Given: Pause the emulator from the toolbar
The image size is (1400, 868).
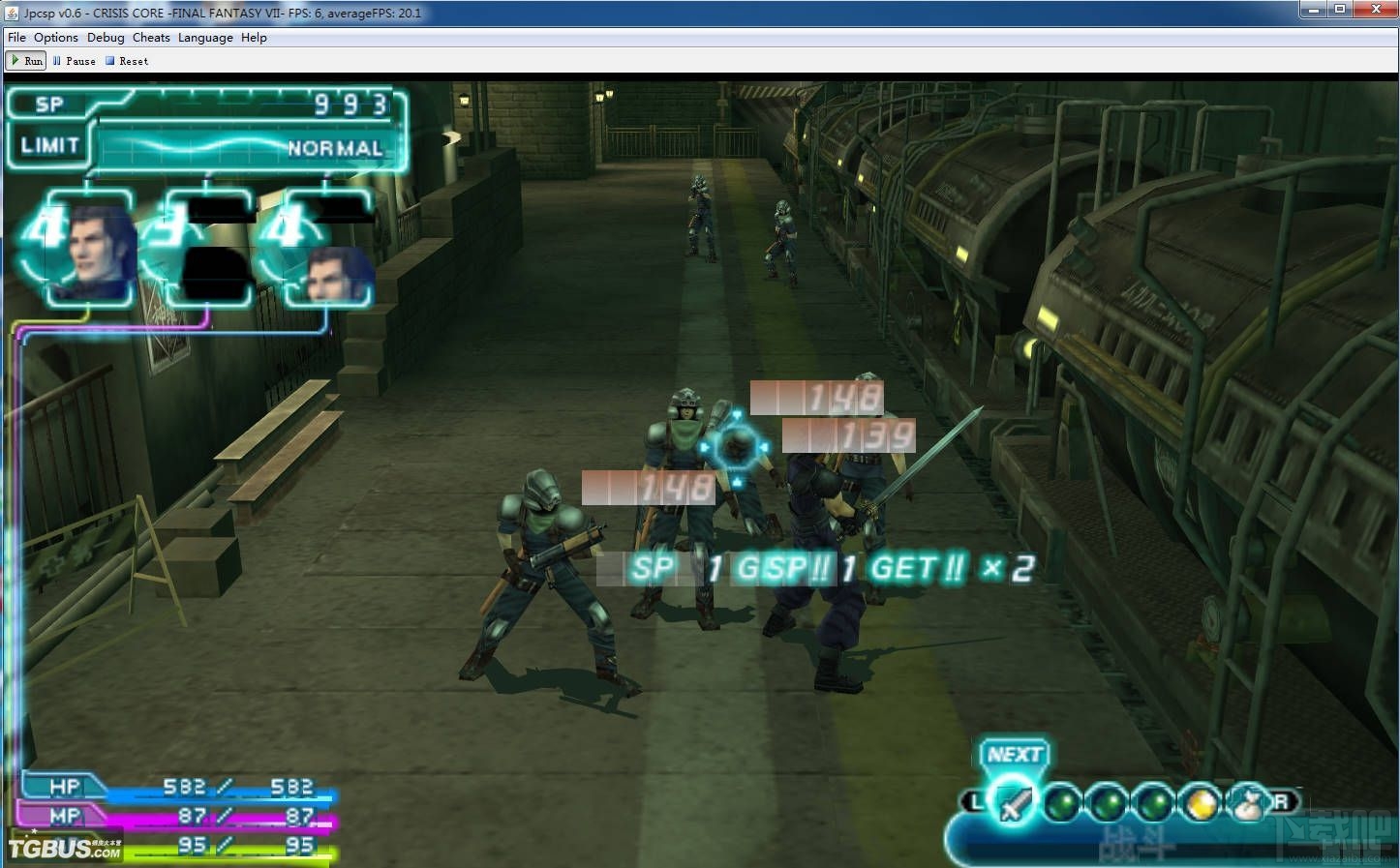Looking at the screenshot, I should point(75,61).
